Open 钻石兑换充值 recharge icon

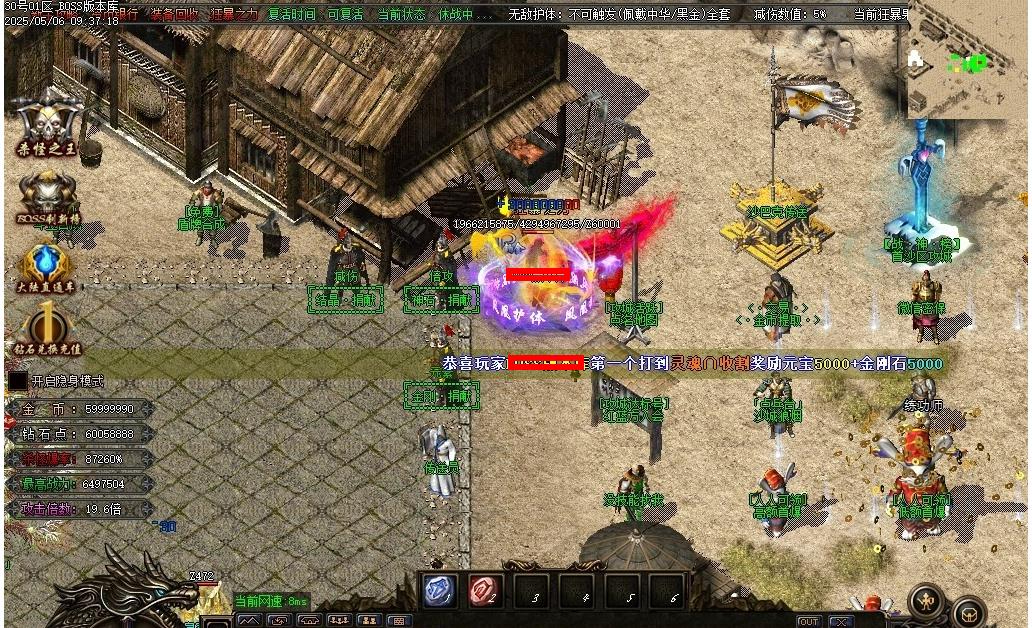click(47, 330)
